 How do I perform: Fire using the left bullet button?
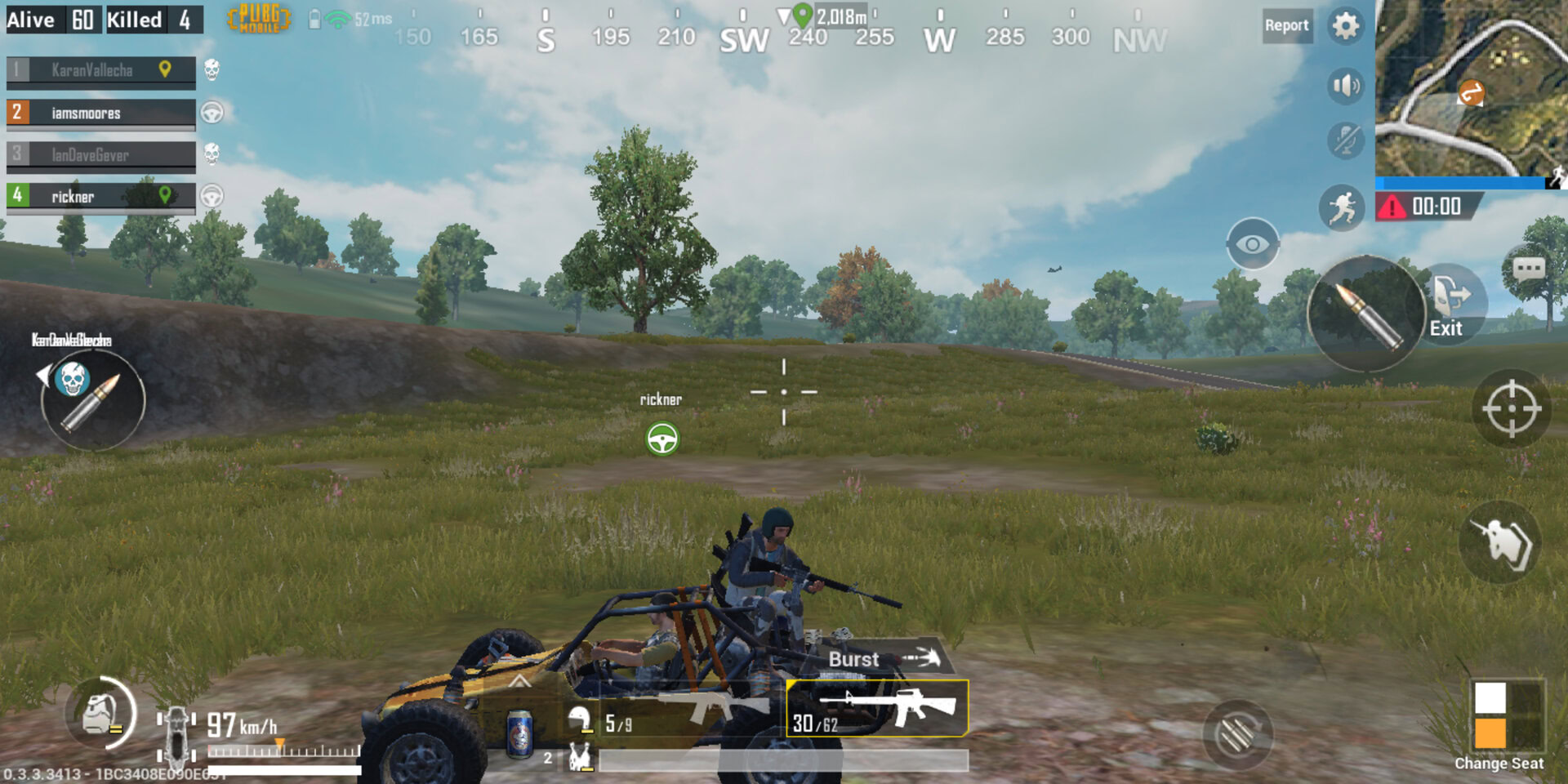click(x=92, y=400)
